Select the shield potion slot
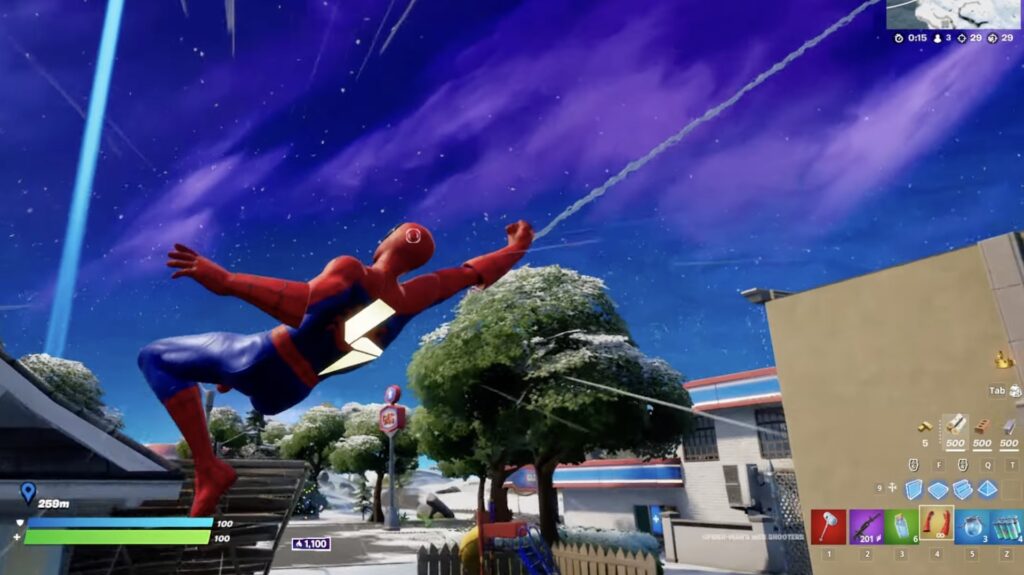1024x575 pixels. (972, 526)
